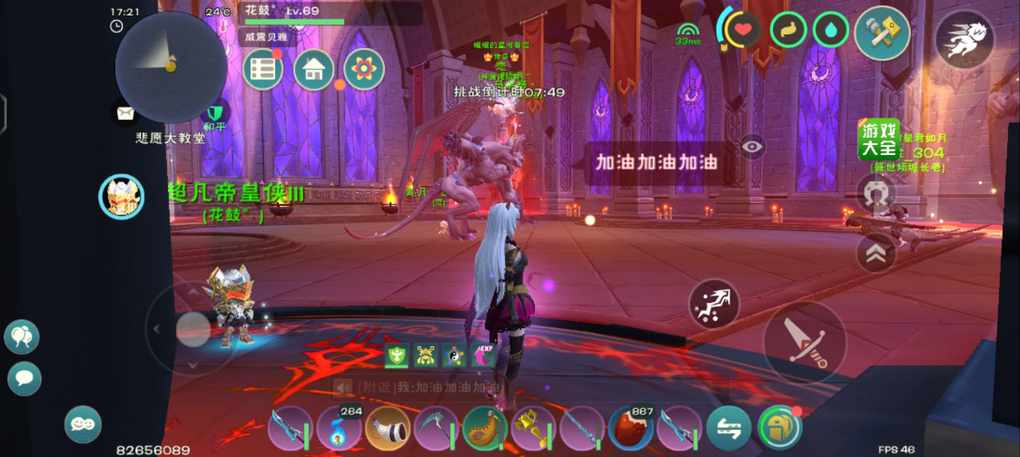Tap the home house icon
Image resolution: width=1020 pixels, height=457 pixels.
pos(314,69)
